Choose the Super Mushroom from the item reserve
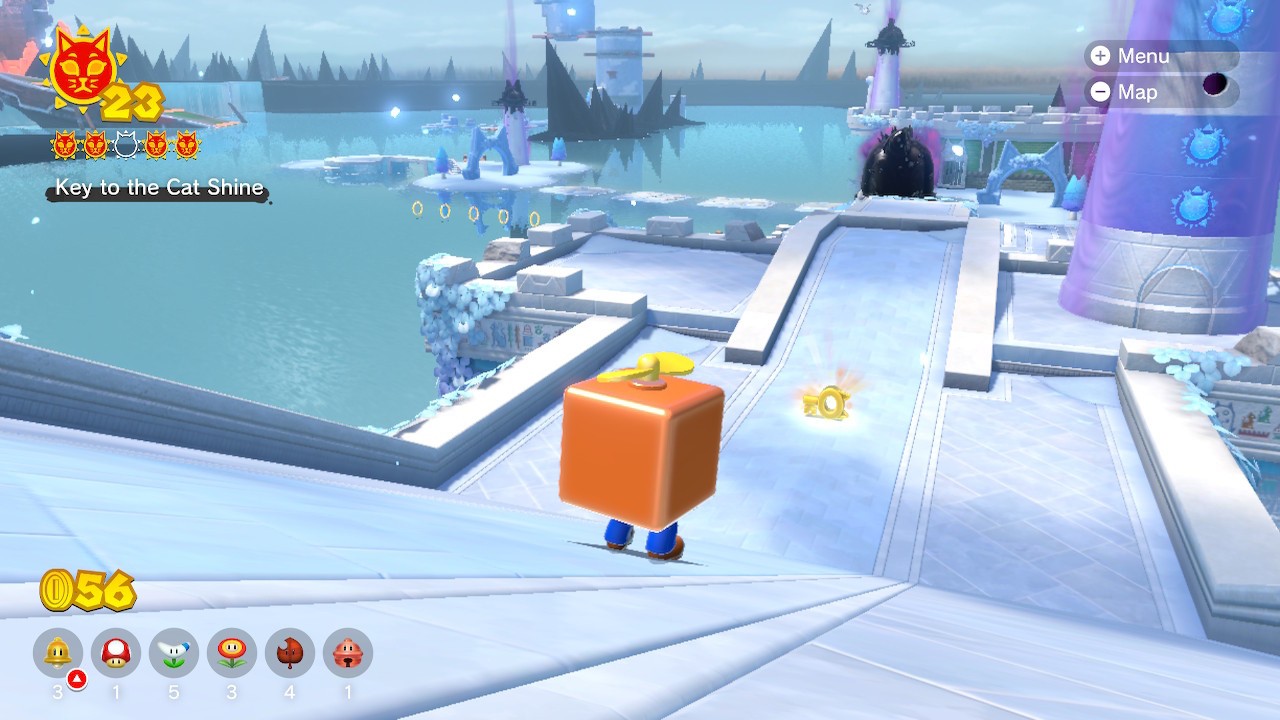This screenshot has height=720, width=1280. [x=116, y=654]
